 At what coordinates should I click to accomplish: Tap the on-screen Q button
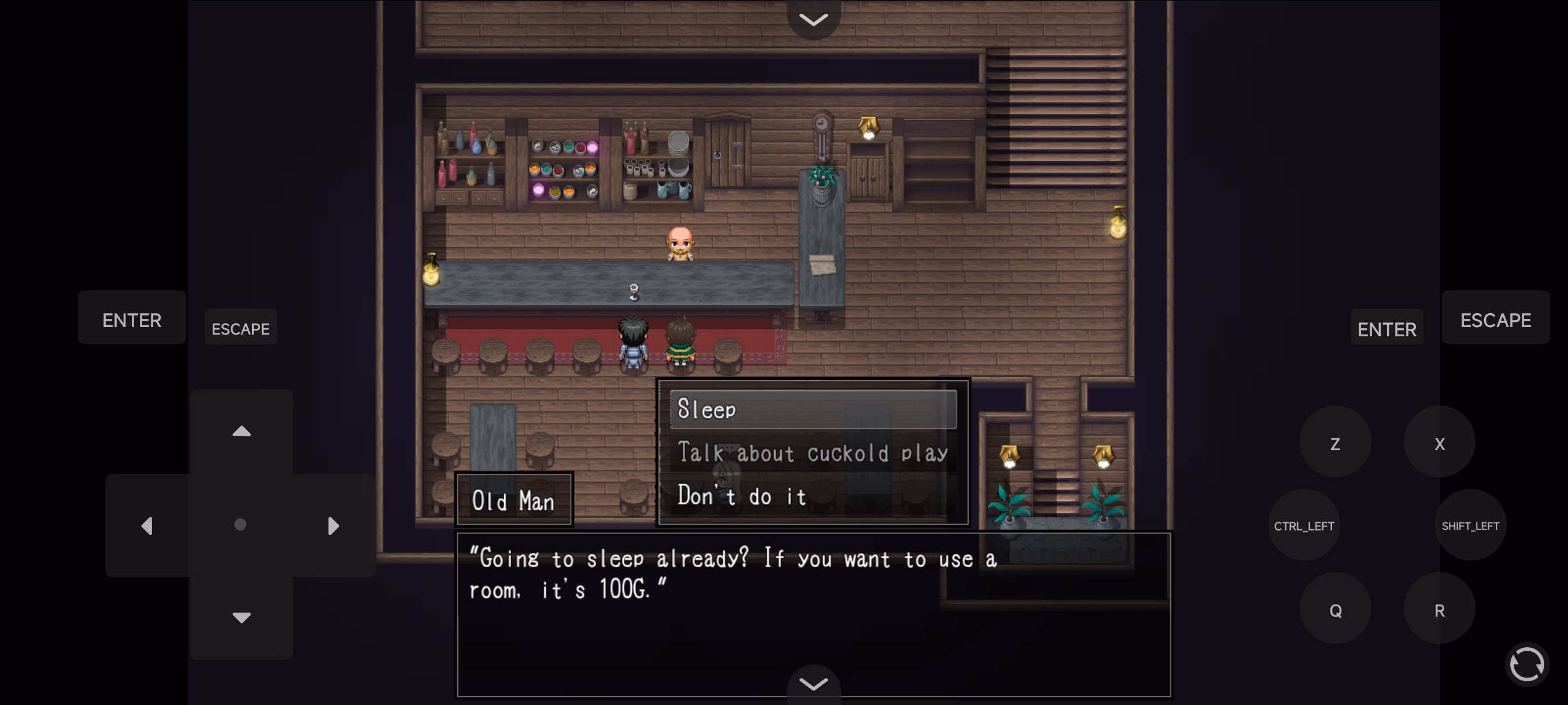pos(1335,610)
